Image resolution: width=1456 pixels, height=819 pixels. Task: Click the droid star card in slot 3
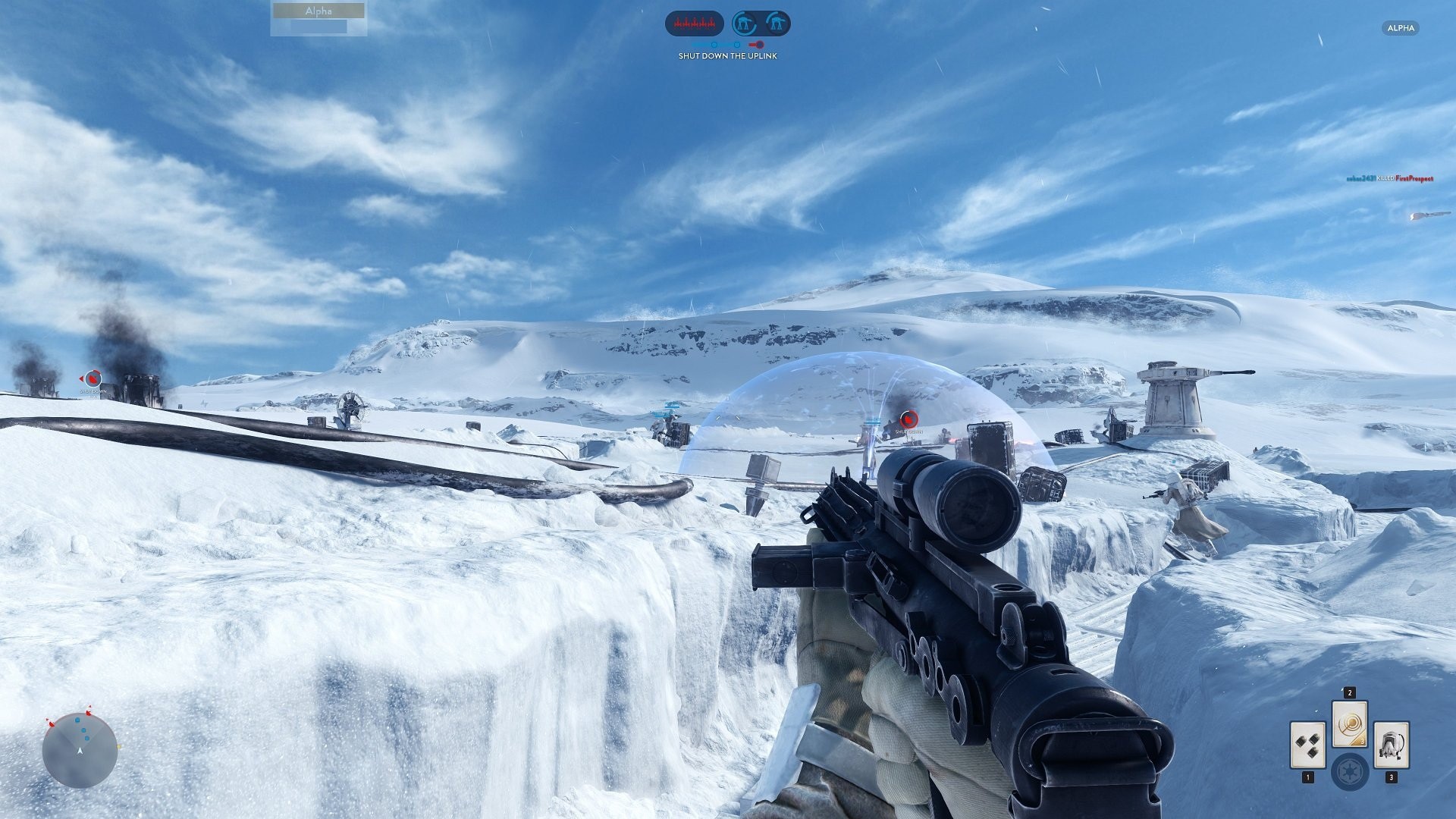(x=1392, y=746)
